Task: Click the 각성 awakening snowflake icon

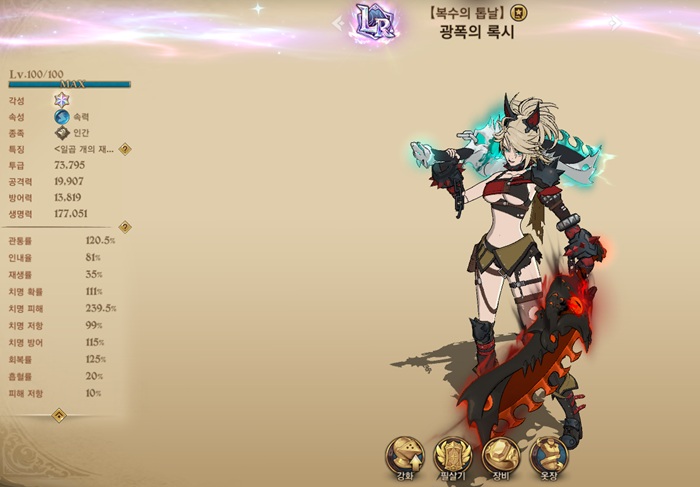Action: [61, 100]
